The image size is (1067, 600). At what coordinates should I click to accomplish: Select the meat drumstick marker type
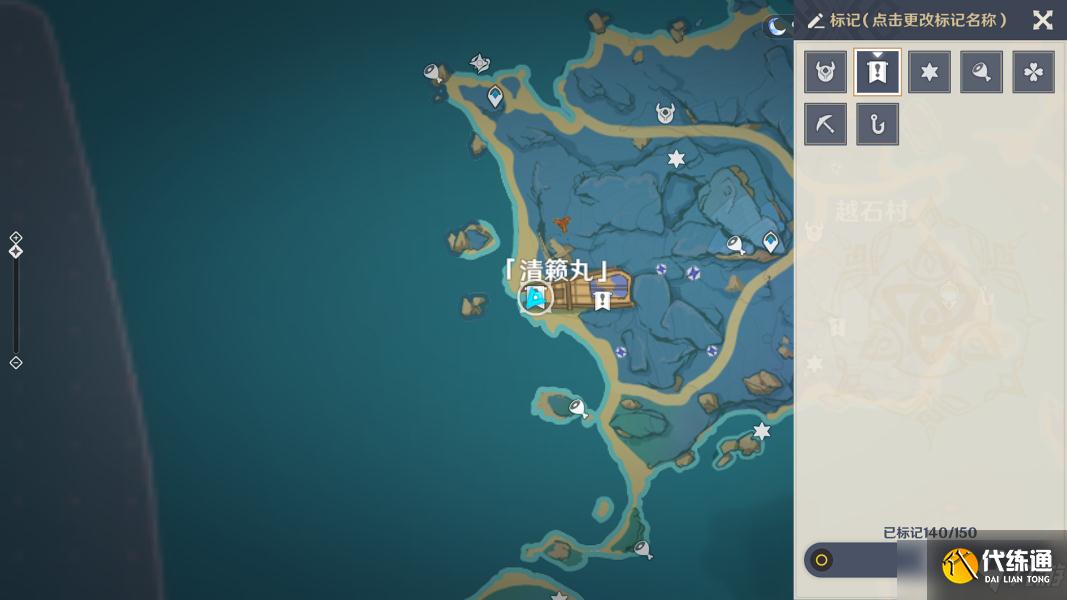tap(982, 72)
